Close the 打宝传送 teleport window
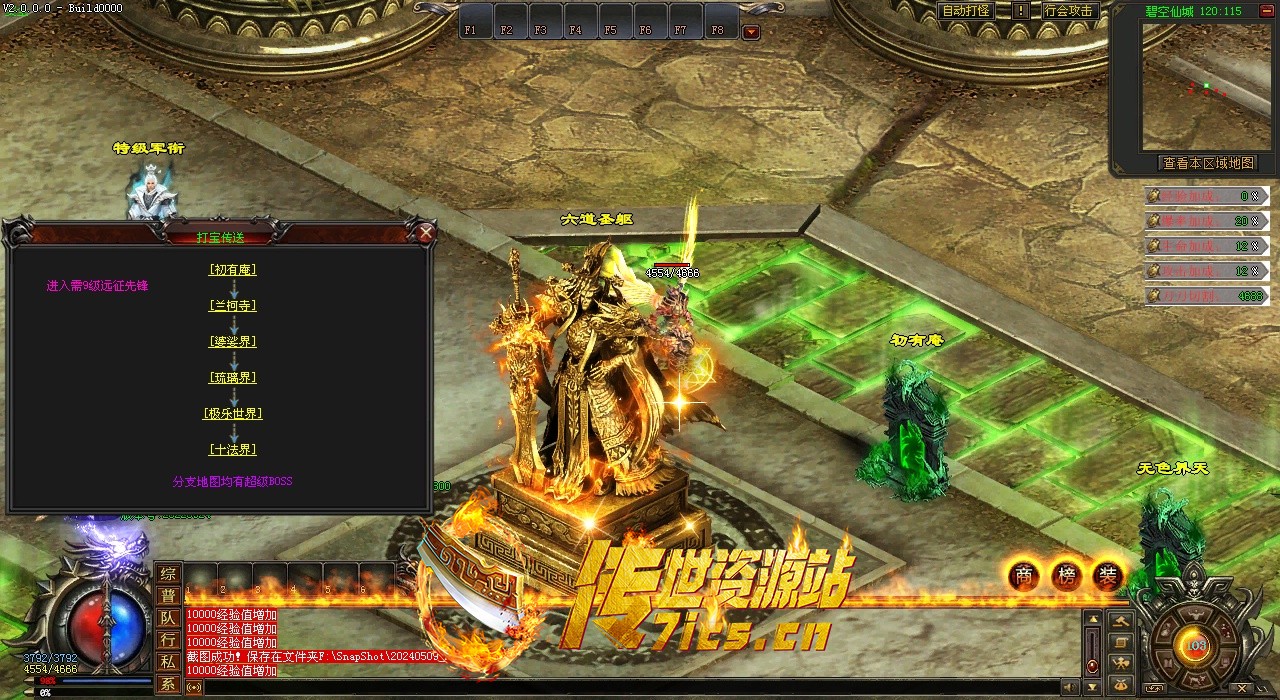This screenshot has width=1280, height=700. pyautogui.click(x=426, y=234)
